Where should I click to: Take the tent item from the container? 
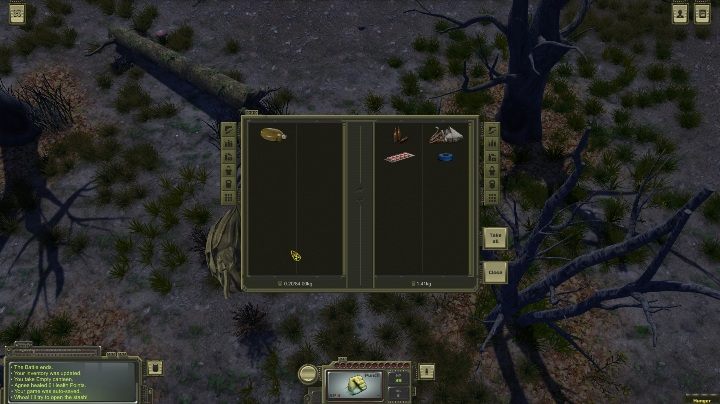[446, 134]
